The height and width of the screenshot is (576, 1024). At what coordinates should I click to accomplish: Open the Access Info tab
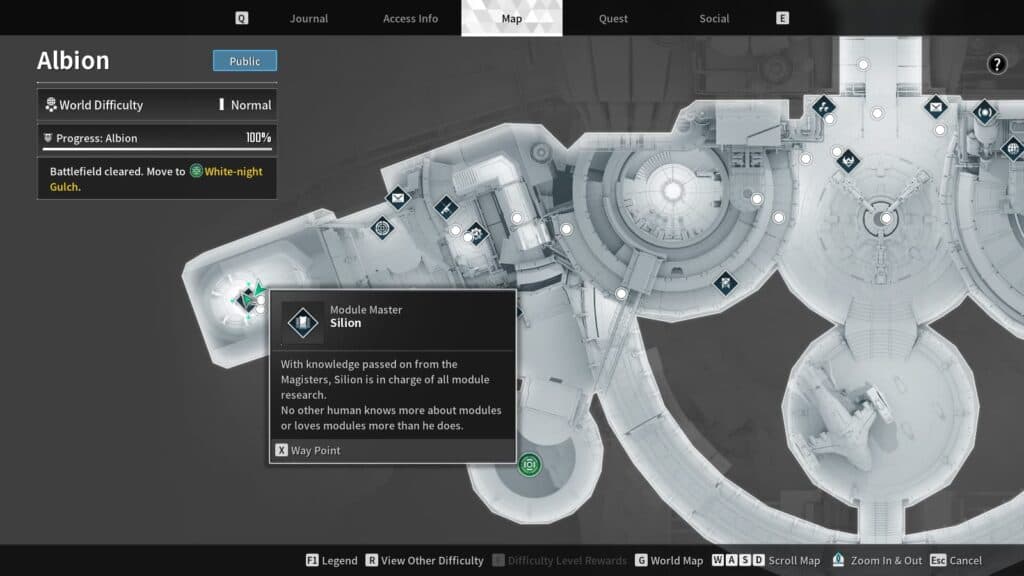[410, 18]
